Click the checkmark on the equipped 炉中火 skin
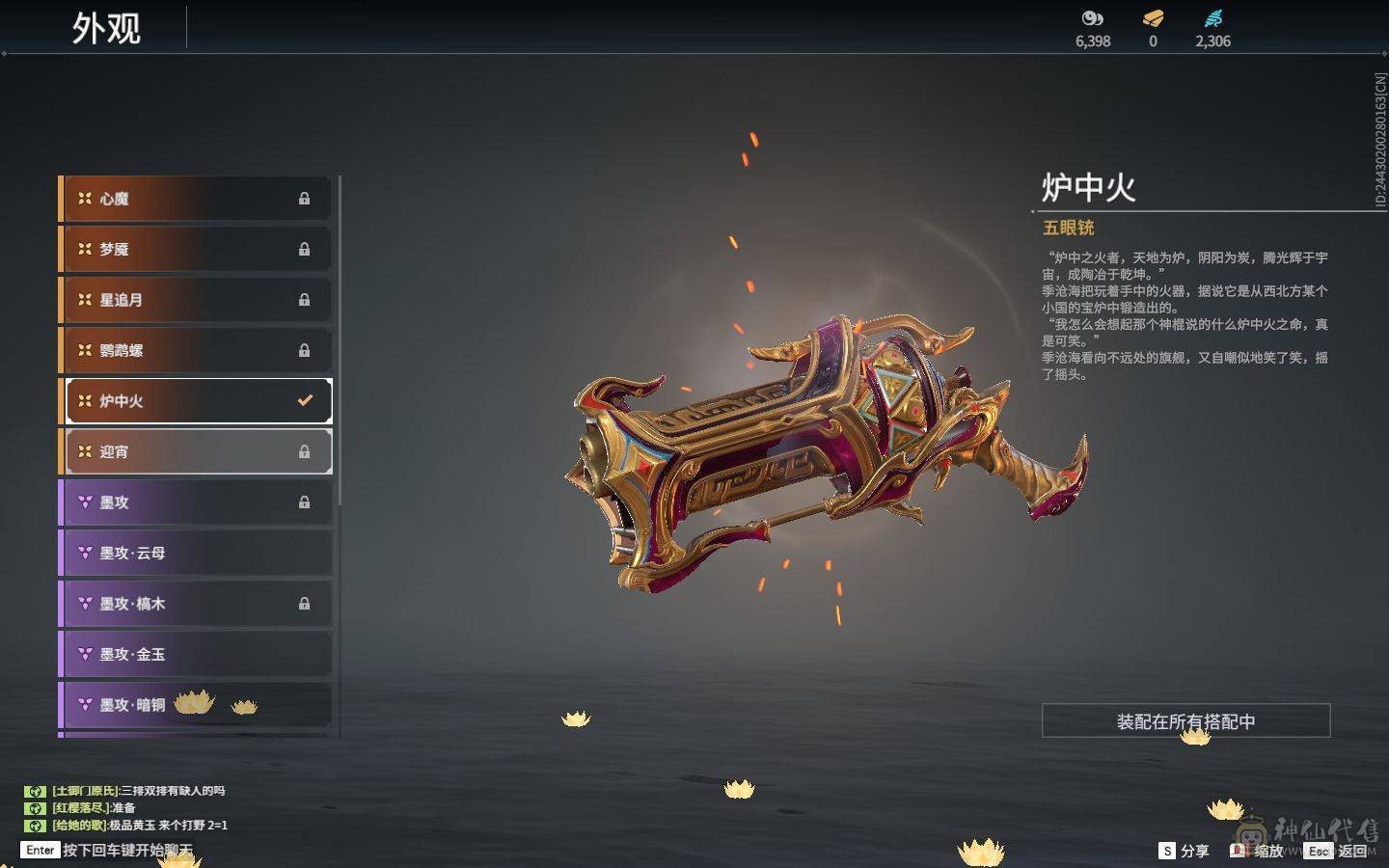1389x868 pixels. coord(305,399)
